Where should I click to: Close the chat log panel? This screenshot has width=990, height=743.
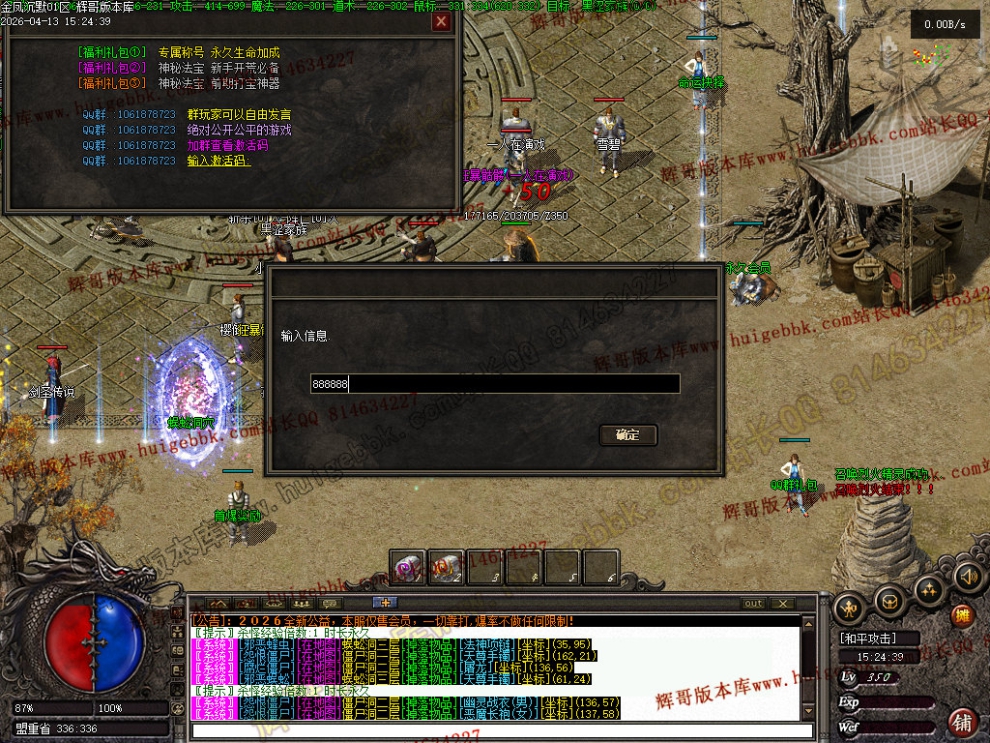[x=784, y=603]
